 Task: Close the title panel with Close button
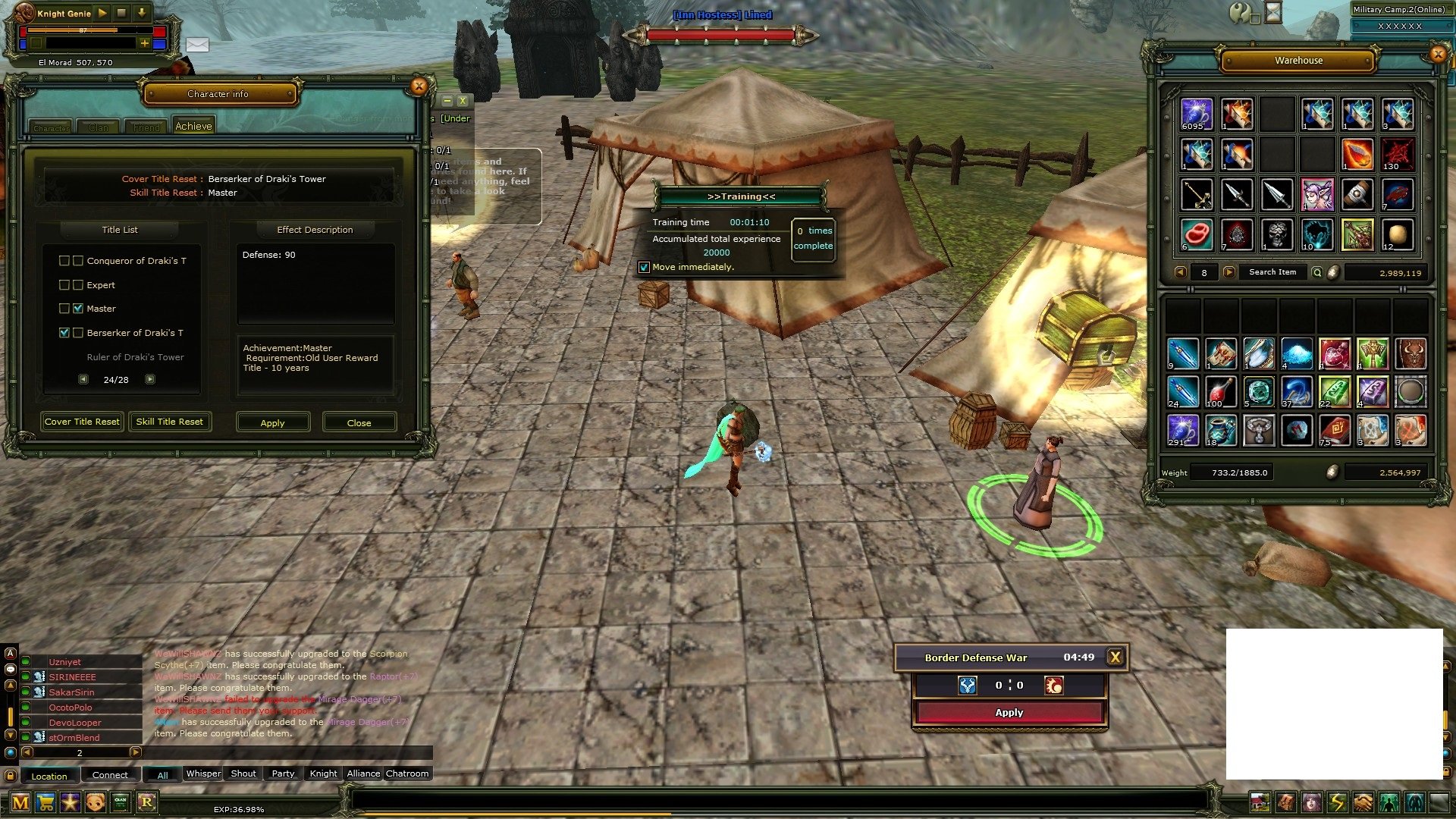click(359, 422)
